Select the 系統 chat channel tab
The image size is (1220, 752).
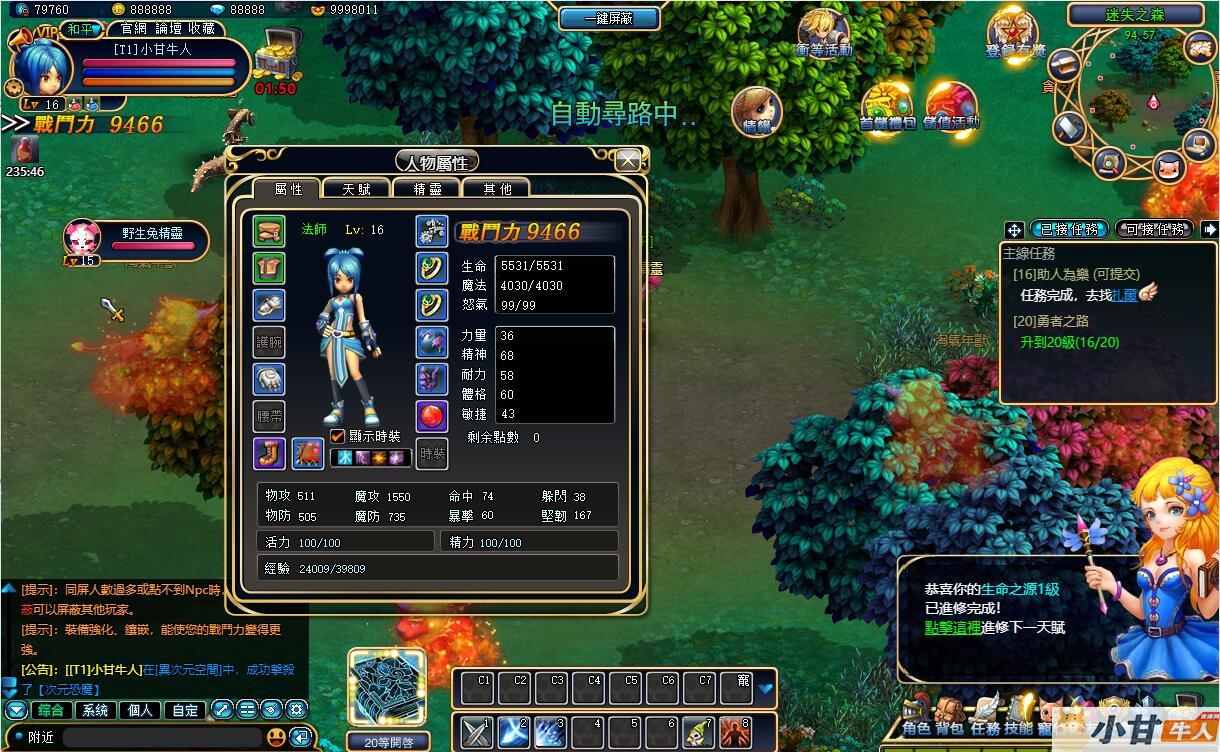(x=96, y=710)
